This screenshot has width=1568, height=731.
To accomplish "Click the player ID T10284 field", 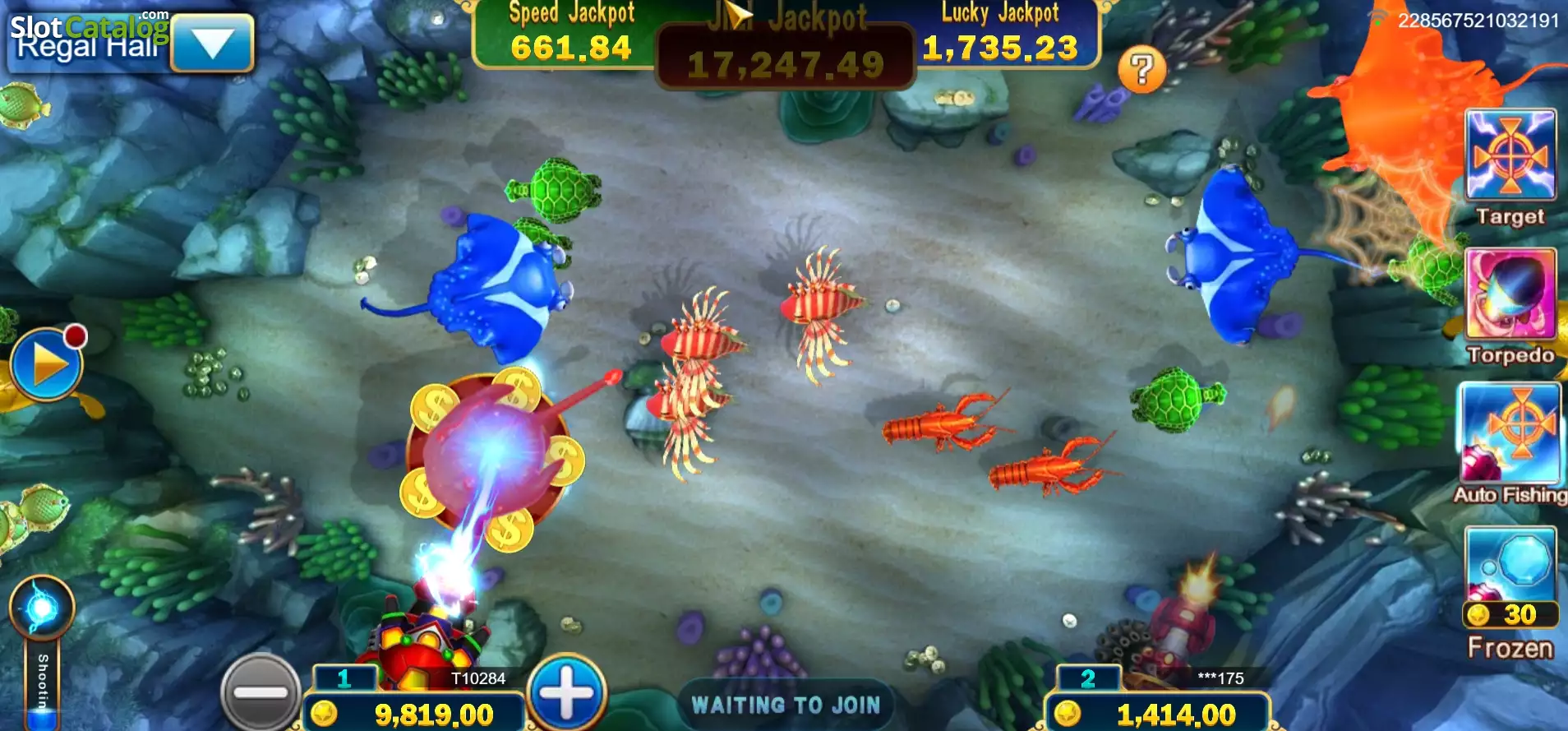I will point(480,676).
